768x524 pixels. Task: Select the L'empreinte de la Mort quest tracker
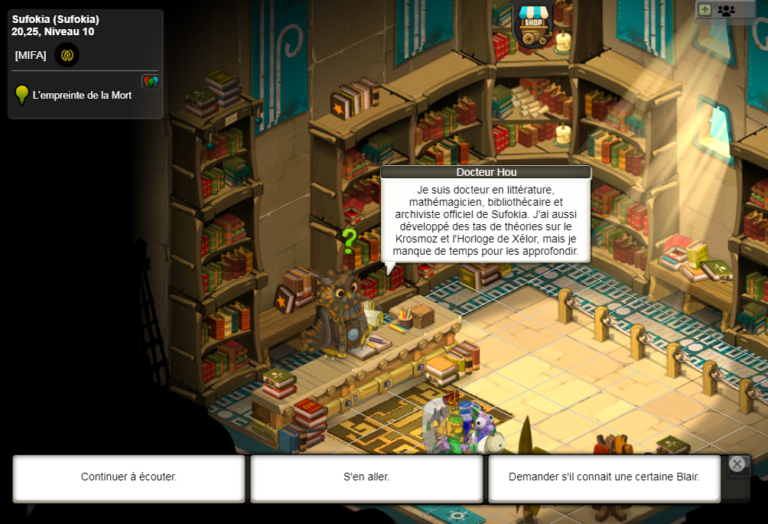[82, 95]
